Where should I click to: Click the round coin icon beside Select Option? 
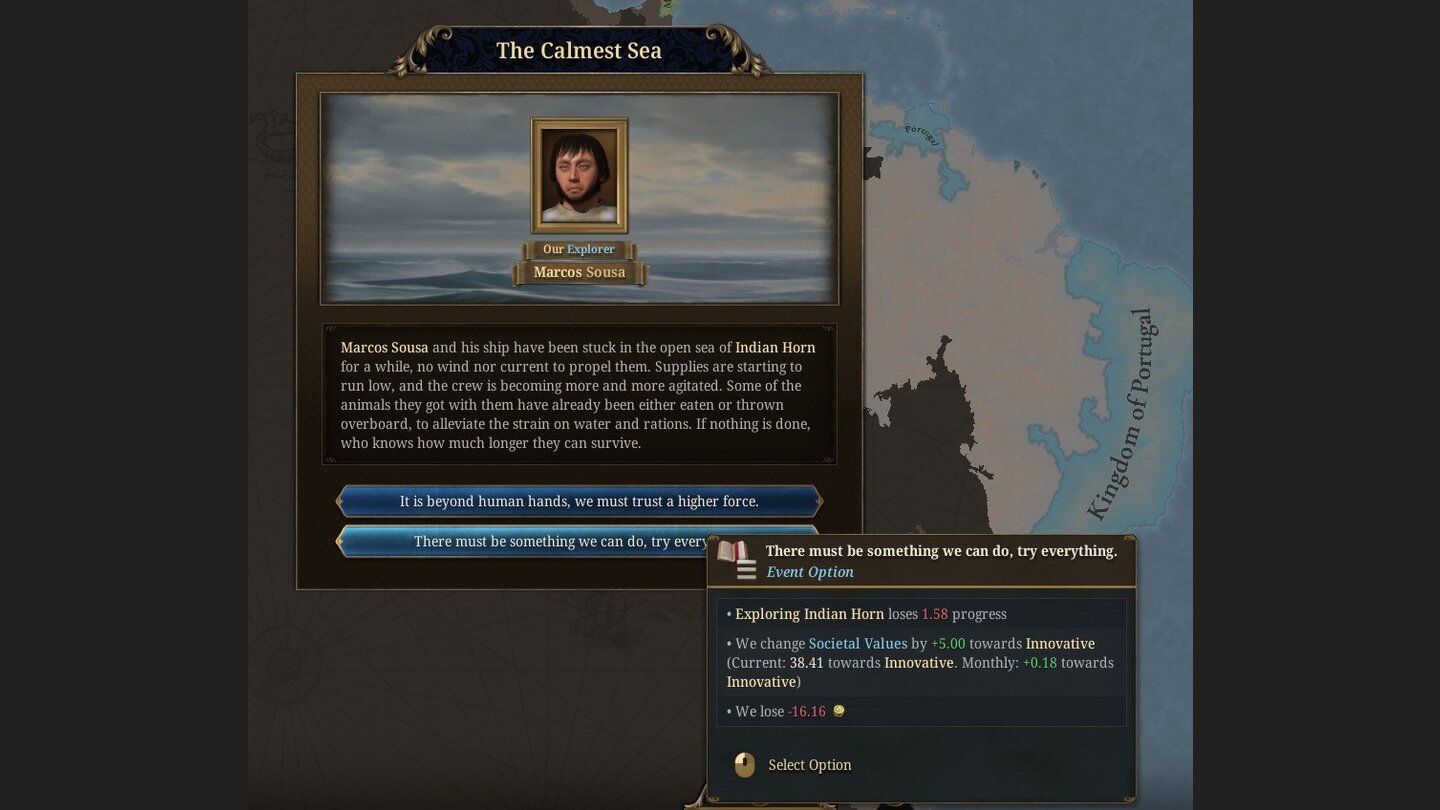coord(743,764)
